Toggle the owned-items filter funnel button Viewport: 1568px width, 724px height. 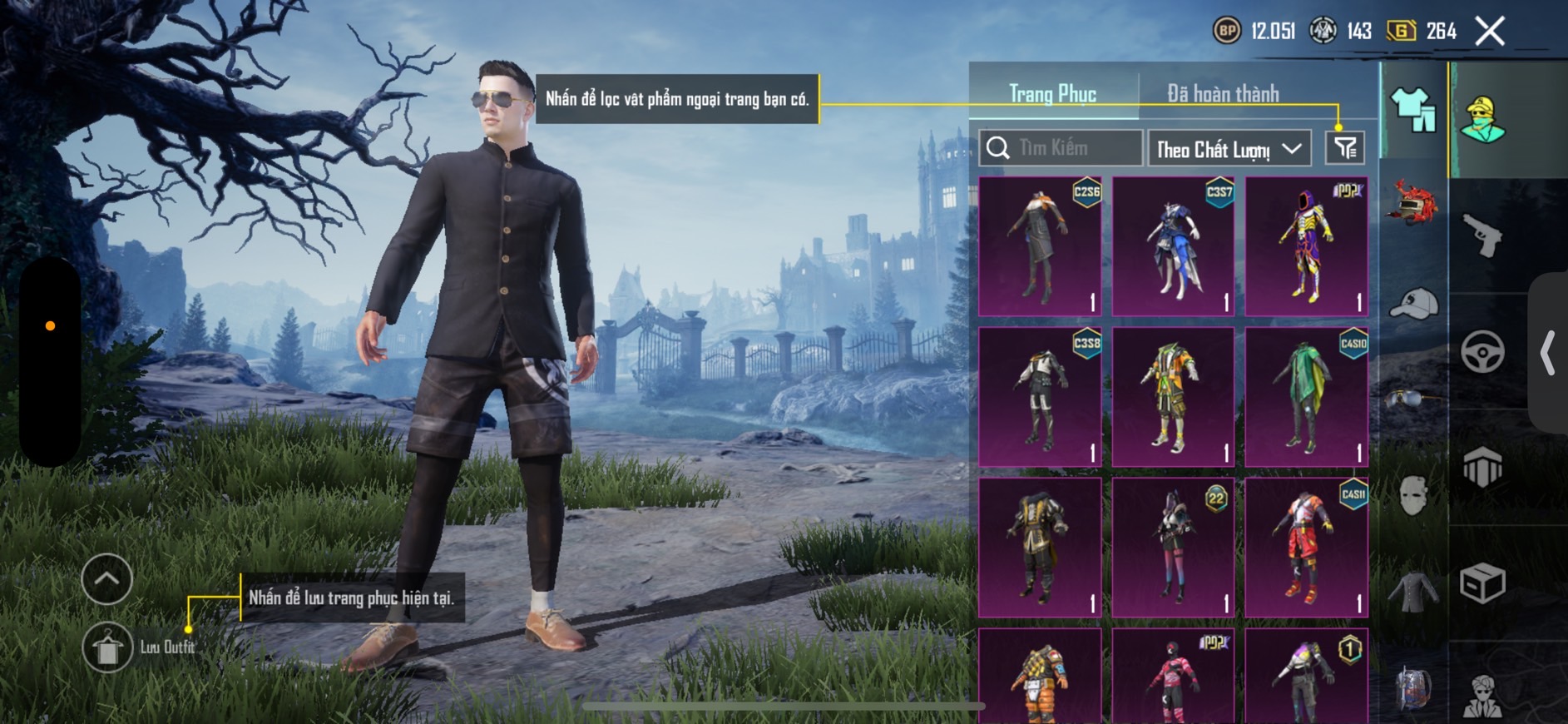(1344, 148)
